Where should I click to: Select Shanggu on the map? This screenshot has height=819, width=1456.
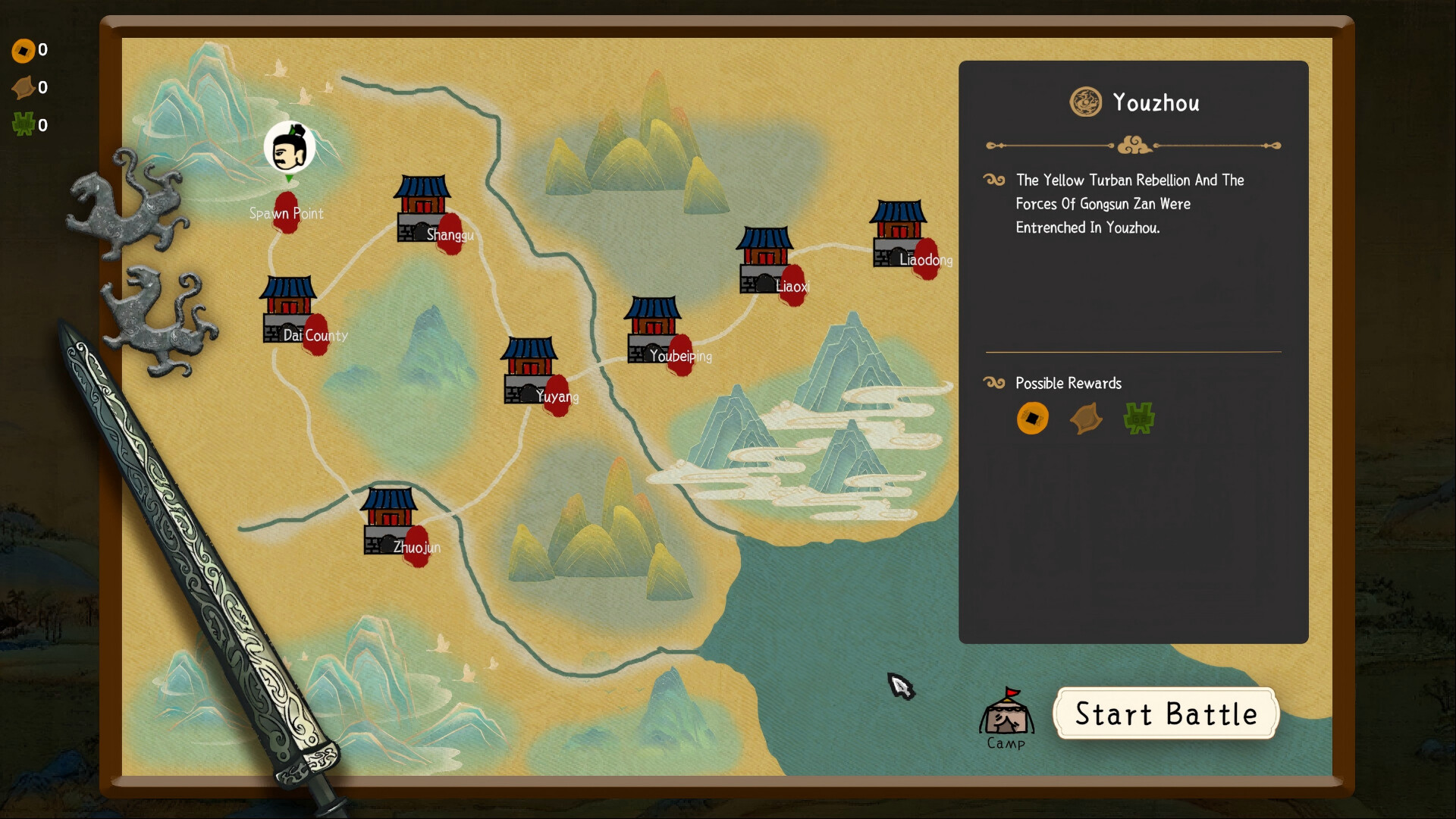[421, 209]
